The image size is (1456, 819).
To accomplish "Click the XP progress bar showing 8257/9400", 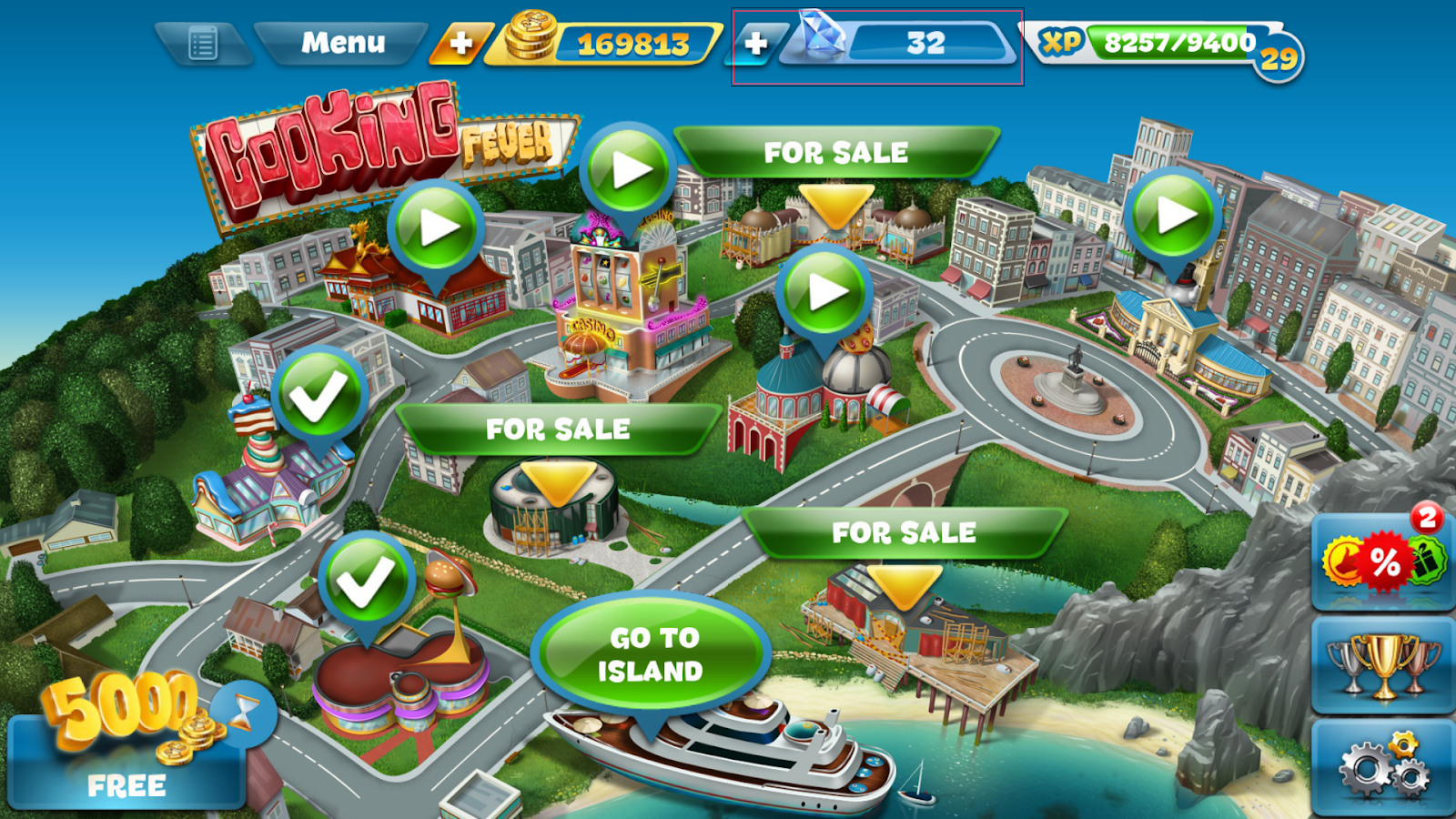I will click(1174, 41).
